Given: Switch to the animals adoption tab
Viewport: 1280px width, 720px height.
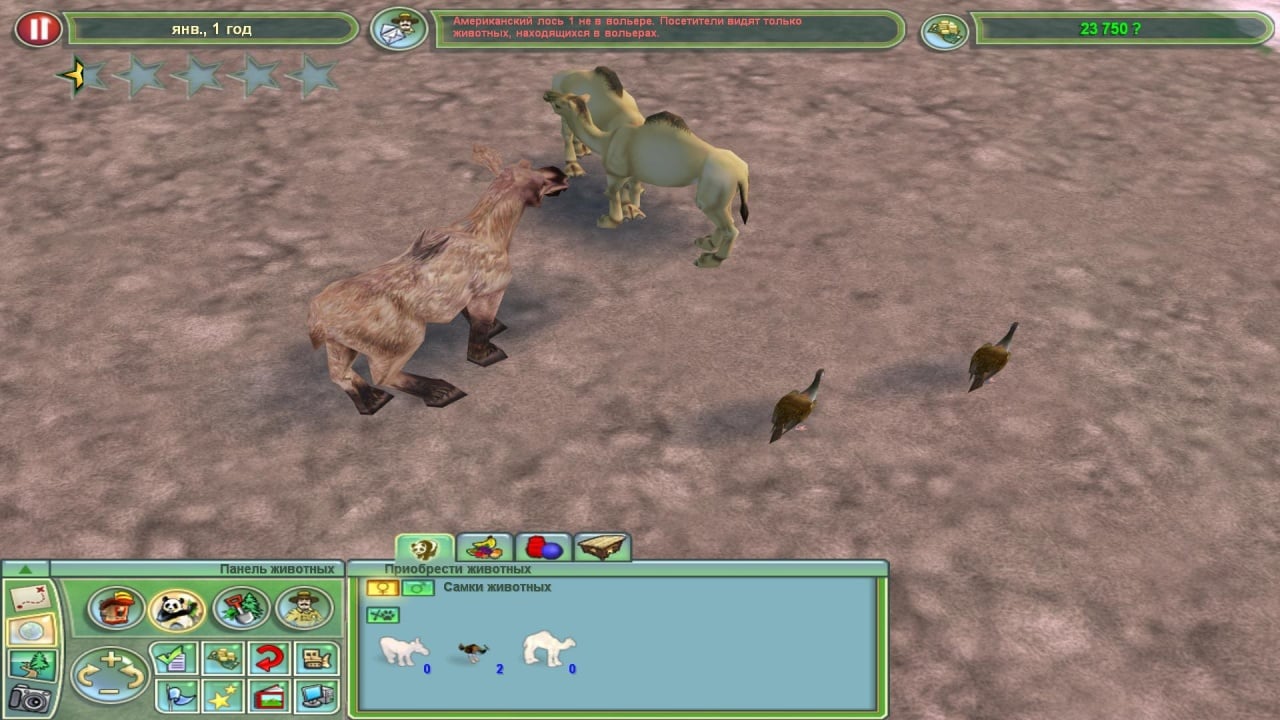Looking at the screenshot, I should coord(424,548).
